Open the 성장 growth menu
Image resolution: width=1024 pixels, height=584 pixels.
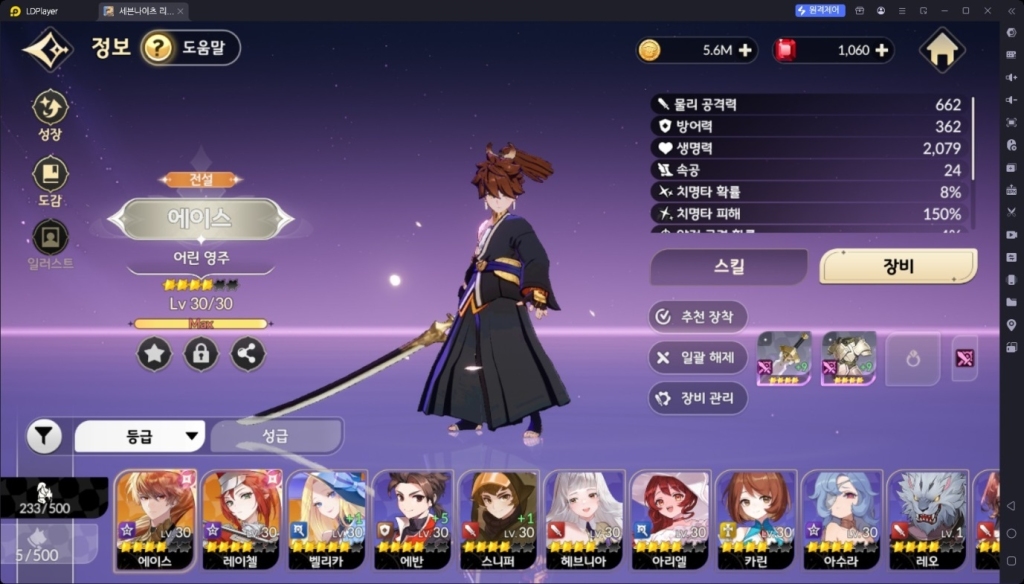(51, 114)
